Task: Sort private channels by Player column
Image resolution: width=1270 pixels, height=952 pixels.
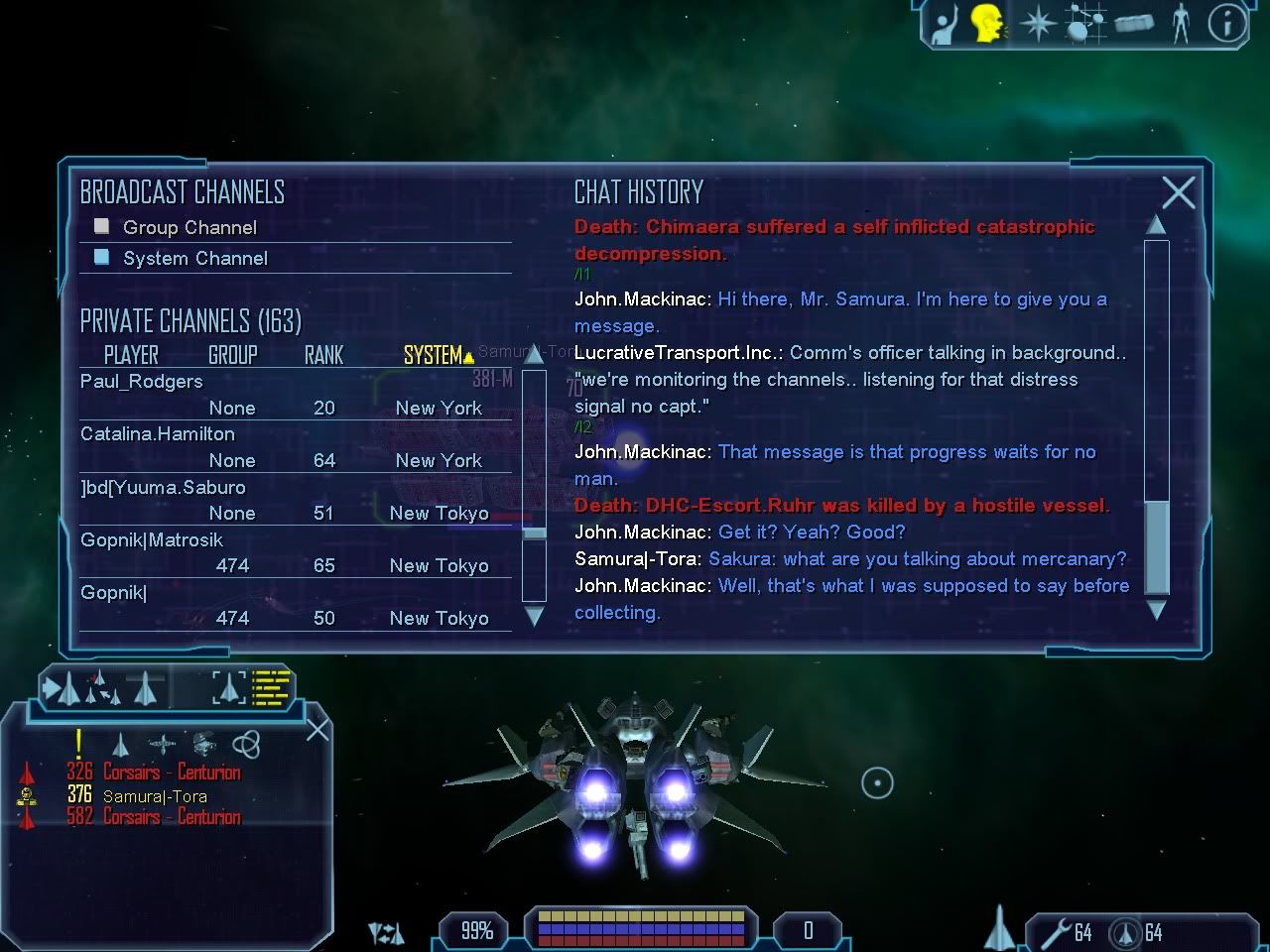Action: pos(131,355)
